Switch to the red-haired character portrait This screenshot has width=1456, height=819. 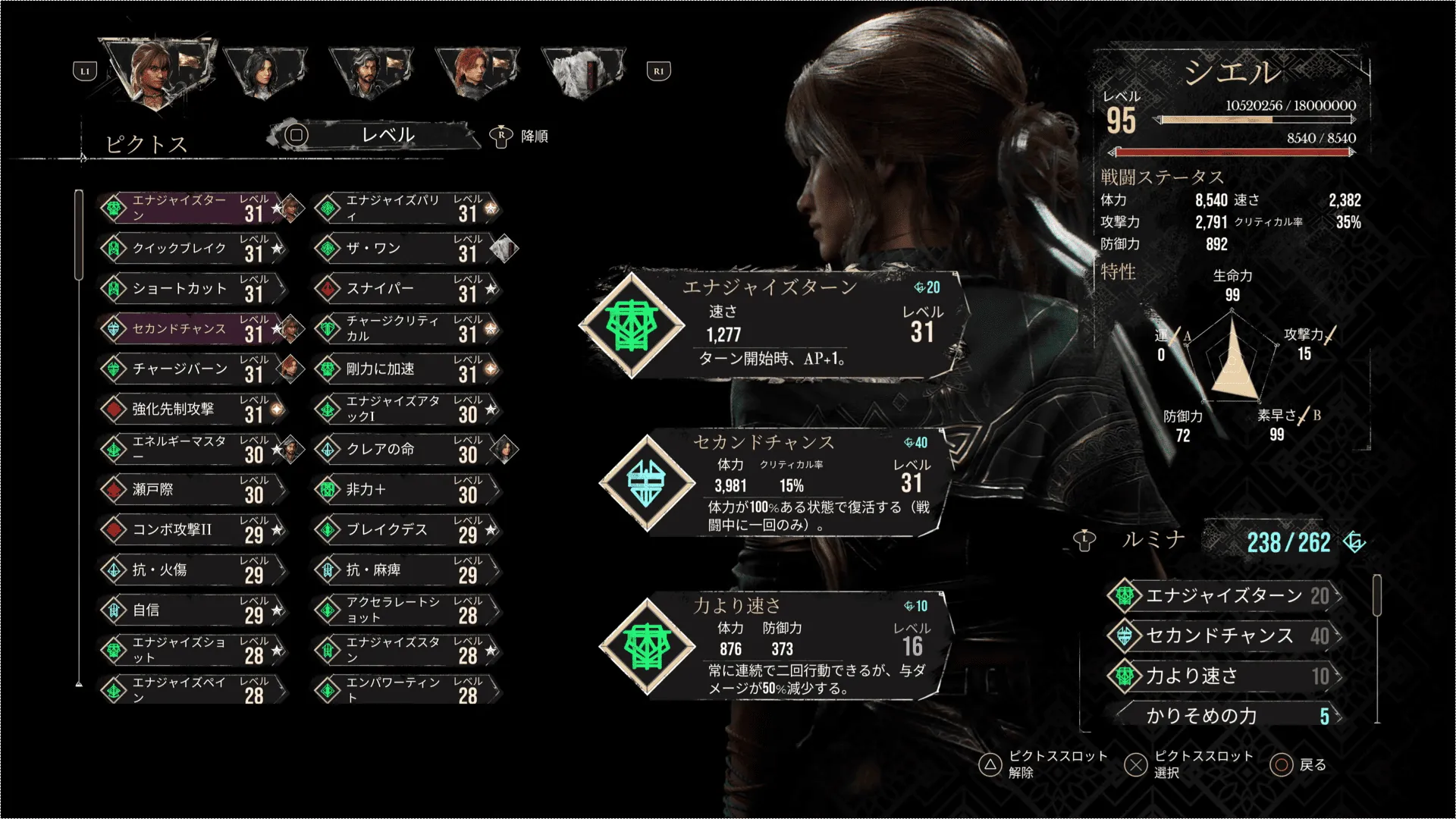click(476, 72)
